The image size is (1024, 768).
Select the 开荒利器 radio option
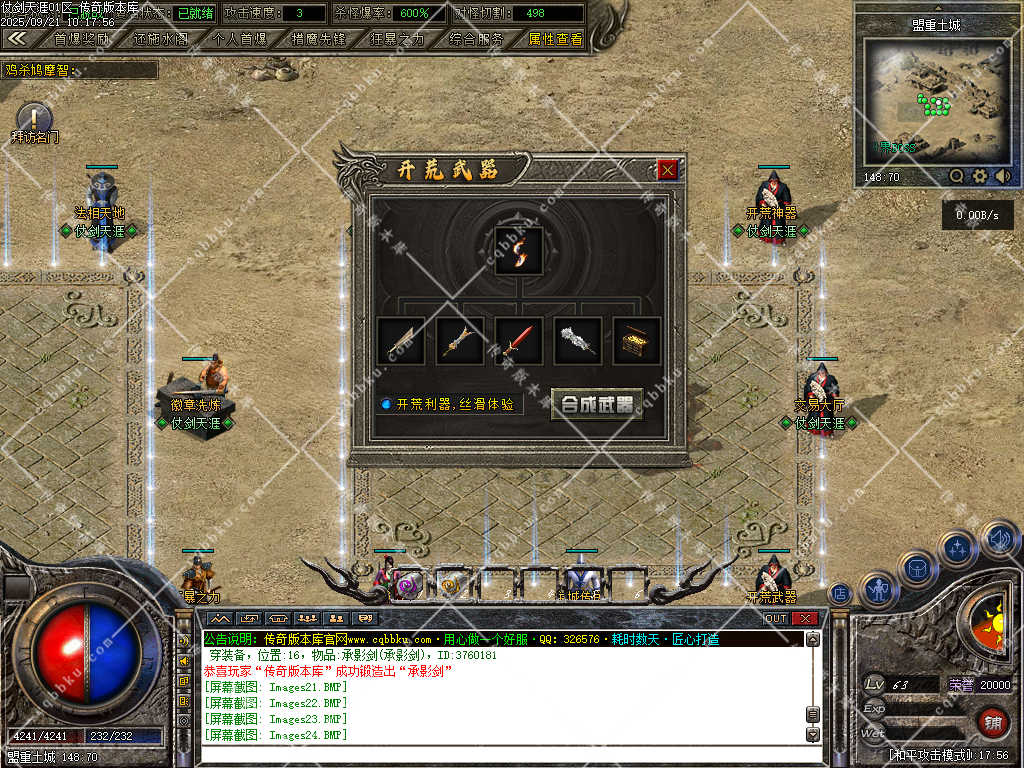[x=385, y=404]
